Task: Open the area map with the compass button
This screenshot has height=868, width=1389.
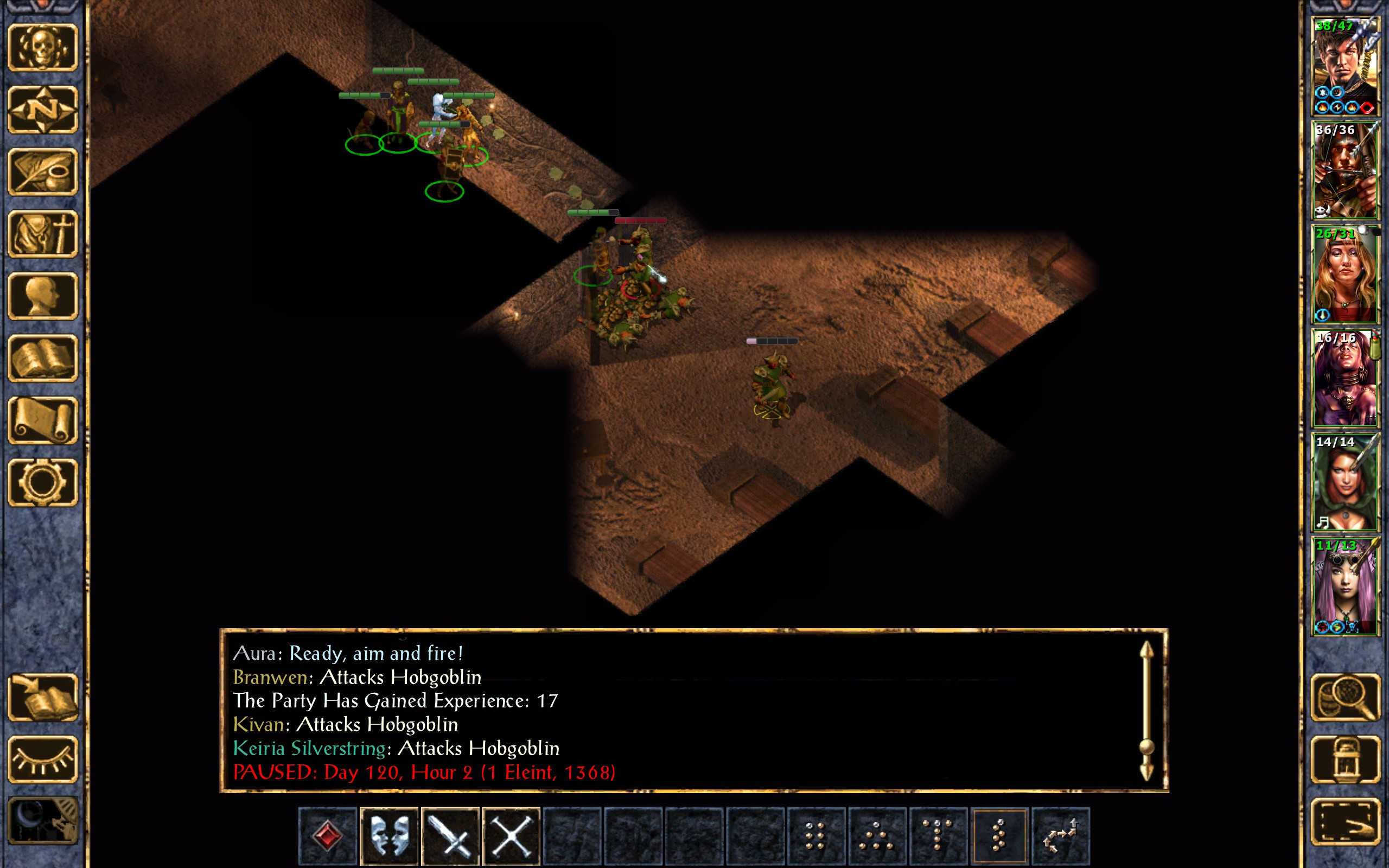Action: coord(43,110)
